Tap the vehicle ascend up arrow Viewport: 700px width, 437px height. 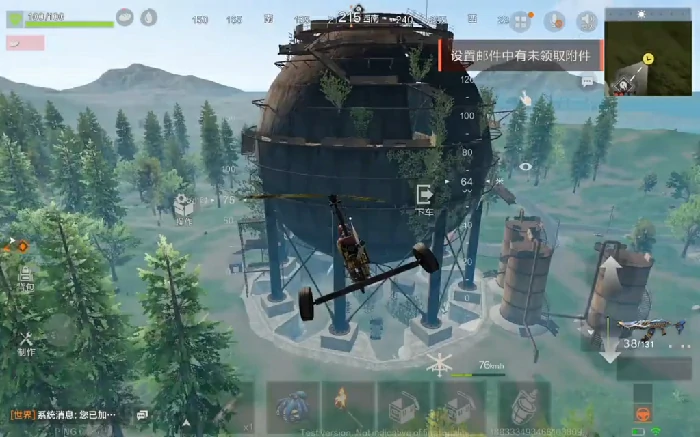(609, 272)
